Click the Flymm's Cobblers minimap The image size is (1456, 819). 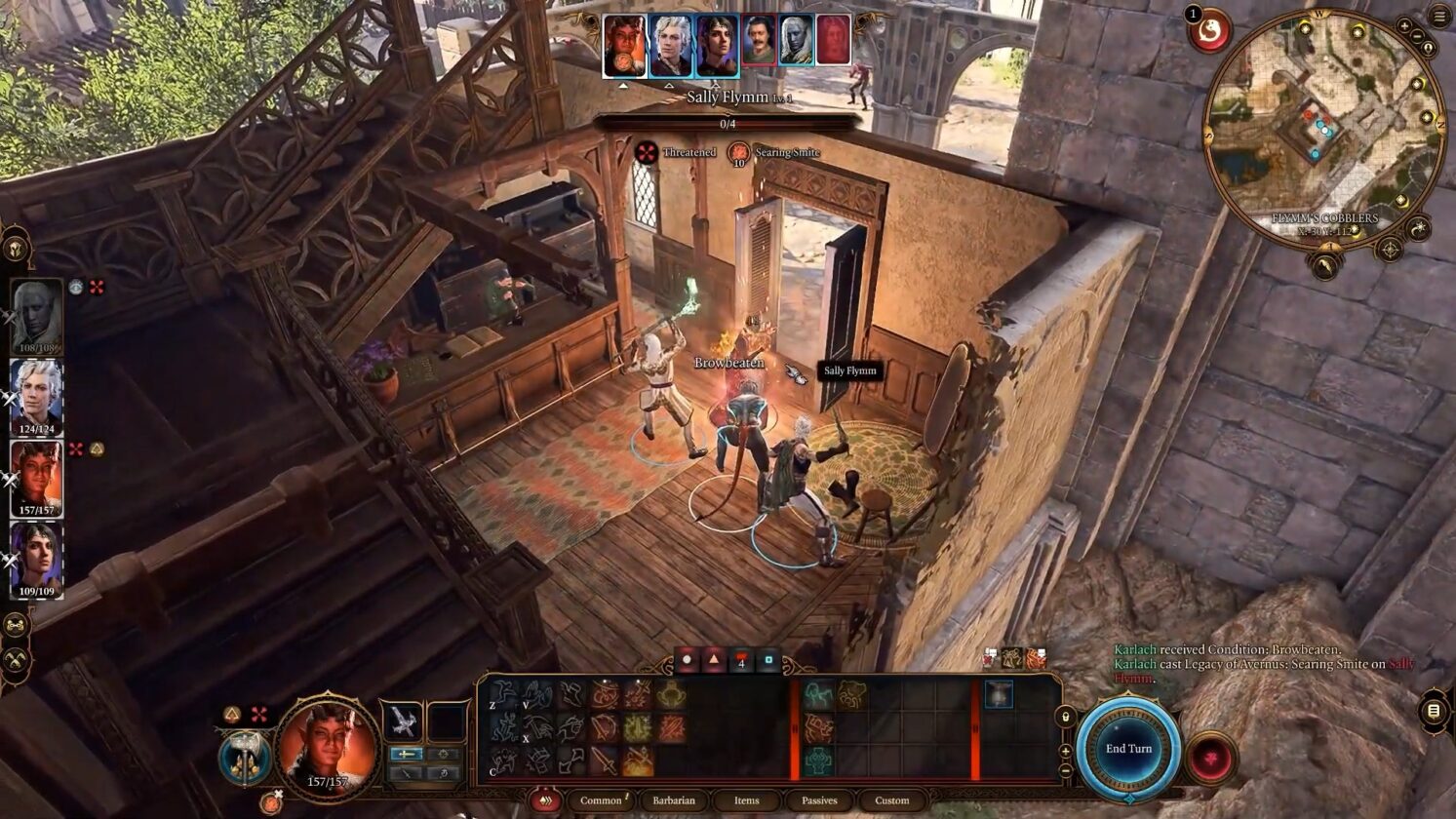point(1323,127)
